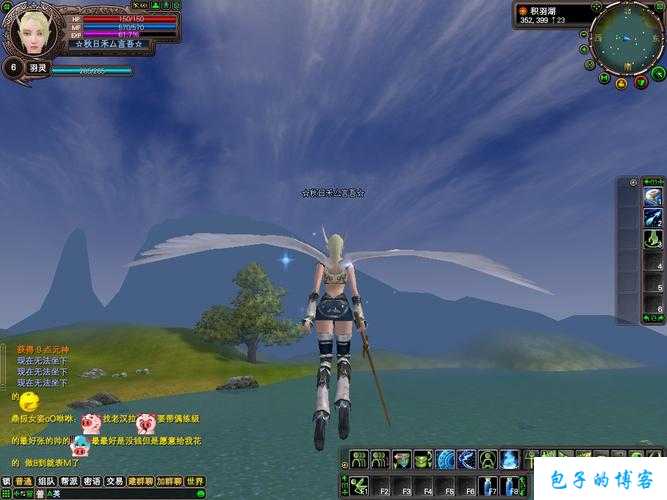Use the blue potion in F8 slot
Image resolution: width=667 pixels, height=500 pixels.
(510, 485)
